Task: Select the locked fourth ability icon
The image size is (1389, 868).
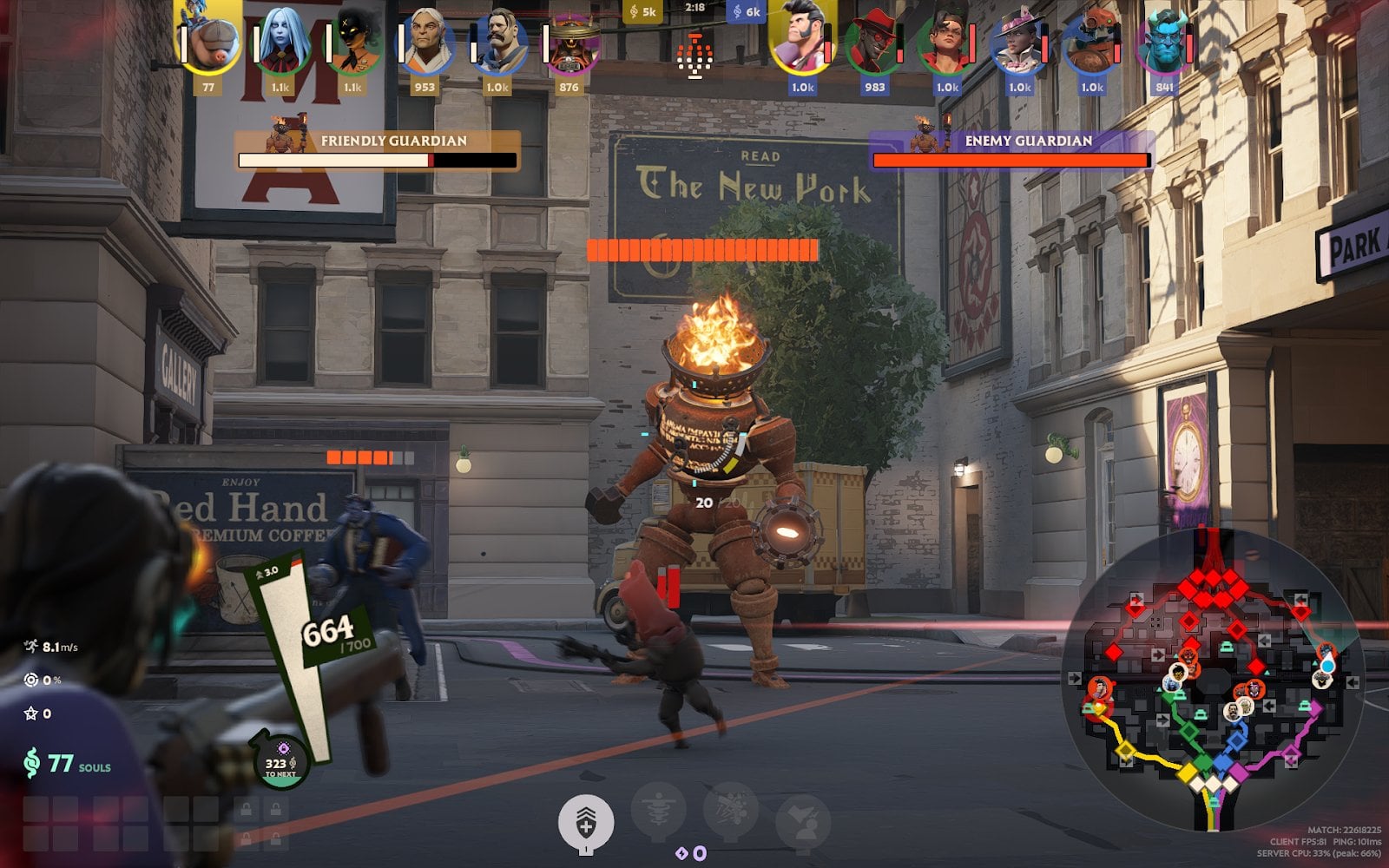Action: pyautogui.click(x=802, y=821)
